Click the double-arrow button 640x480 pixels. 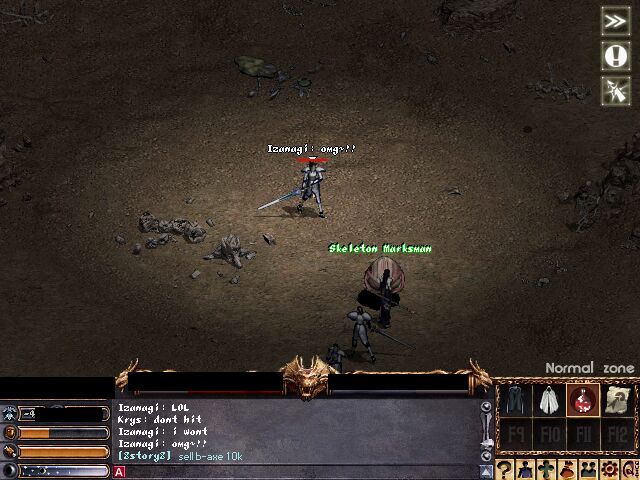(x=614, y=20)
